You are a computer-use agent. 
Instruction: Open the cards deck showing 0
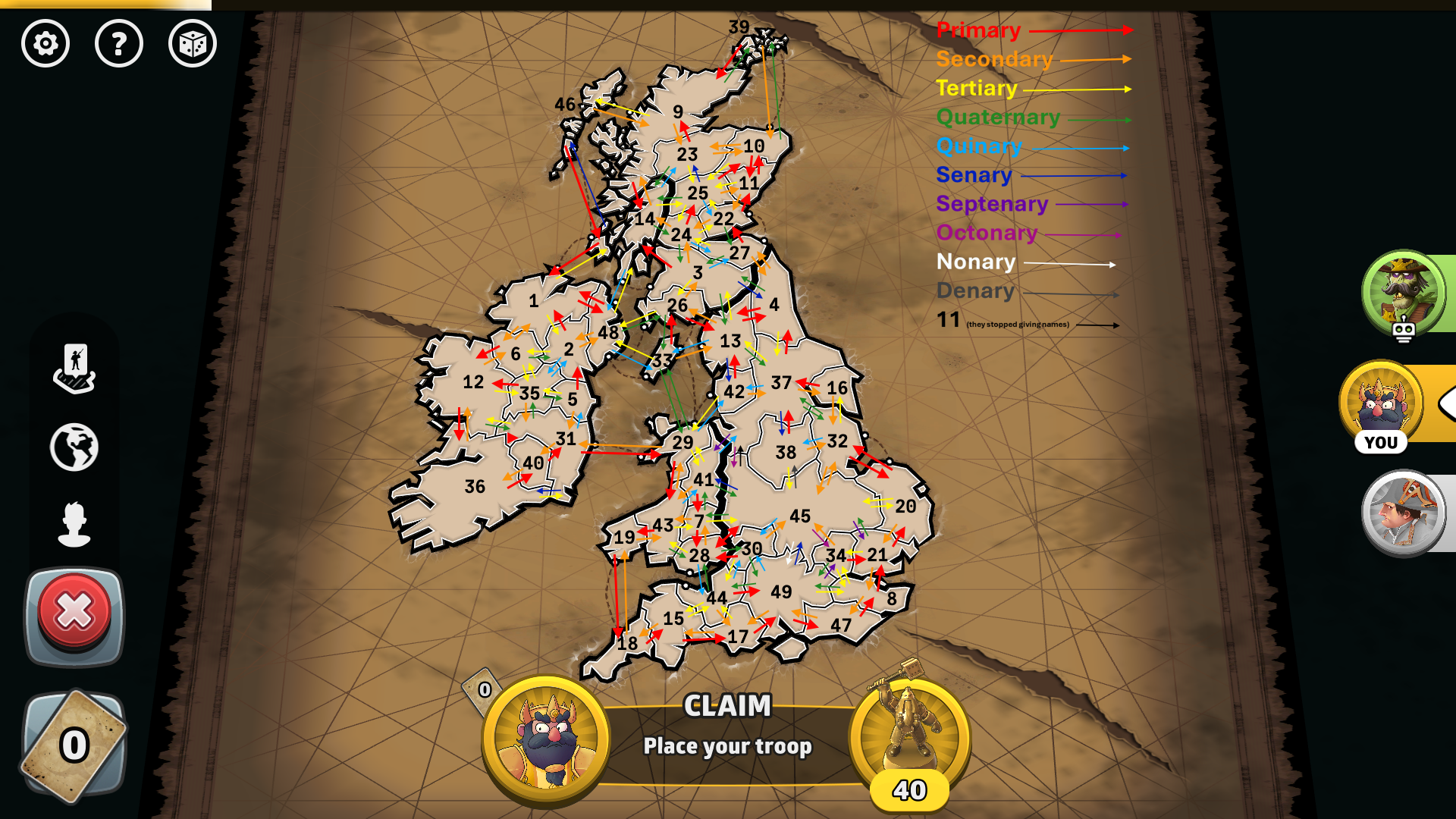74,745
